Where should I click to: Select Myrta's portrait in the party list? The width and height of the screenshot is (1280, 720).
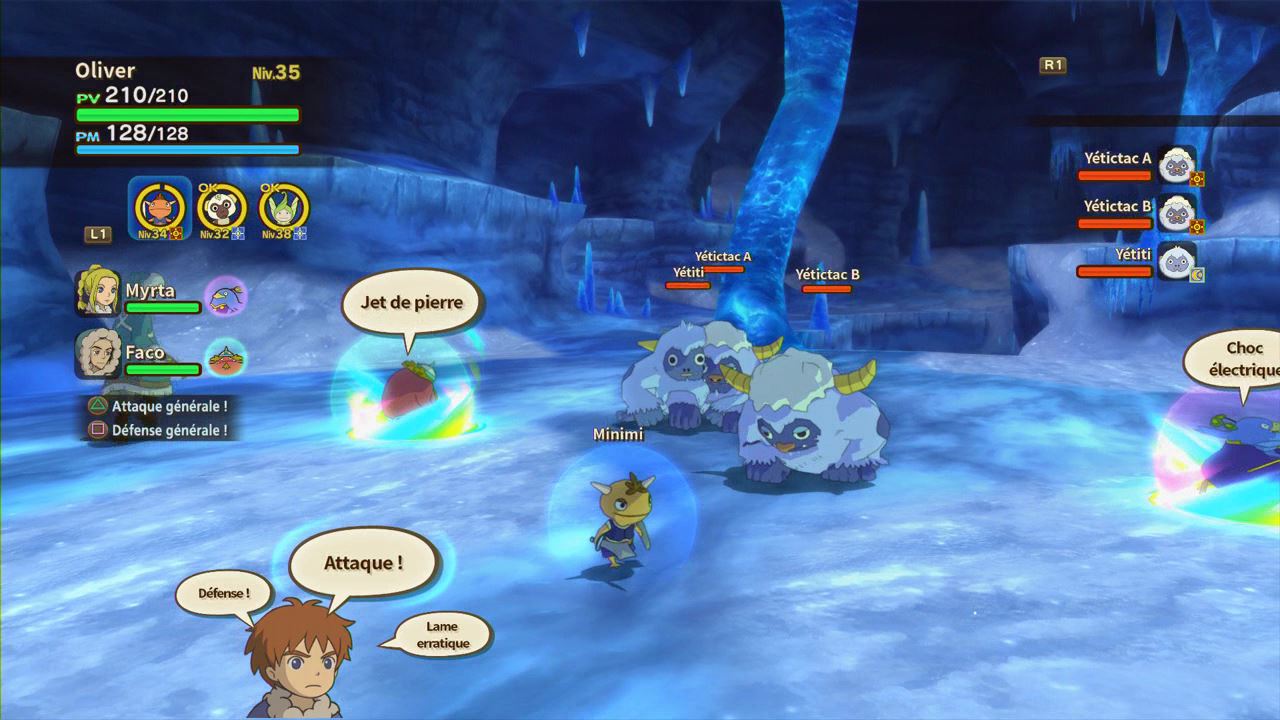(98, 292)
